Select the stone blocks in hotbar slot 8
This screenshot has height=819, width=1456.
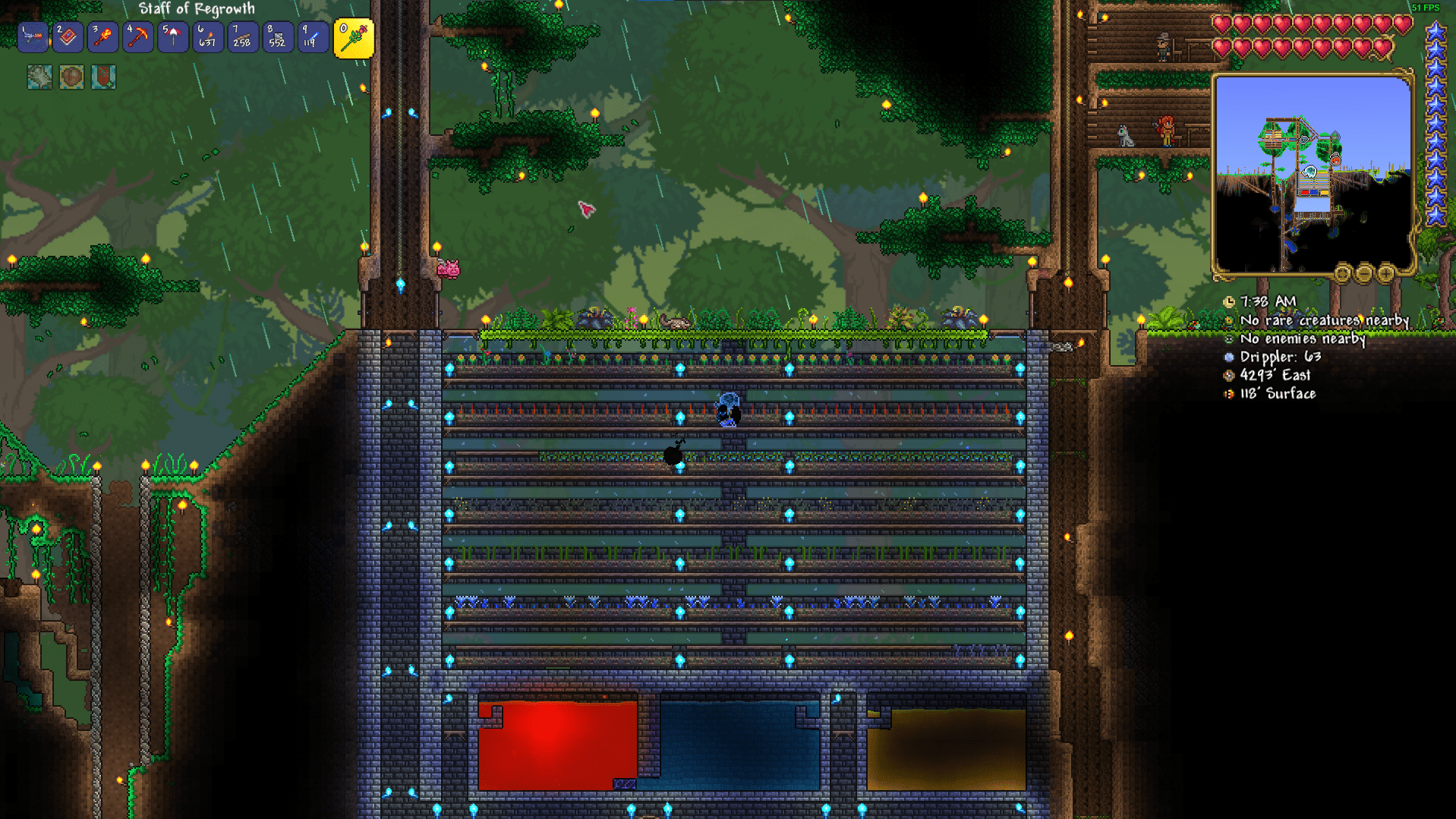point(278,36)
